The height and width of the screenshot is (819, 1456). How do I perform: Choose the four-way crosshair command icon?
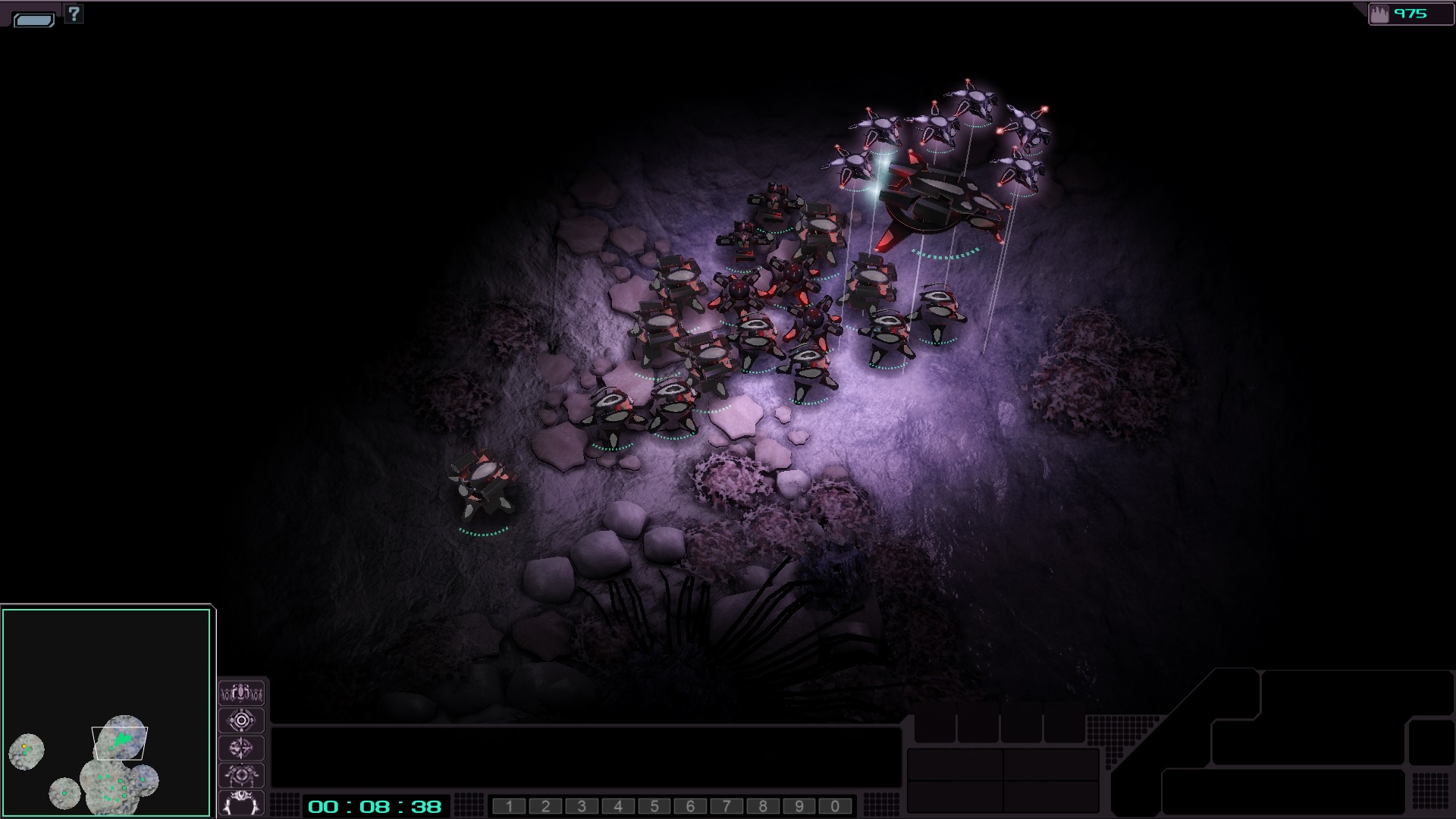coord(241,748)
